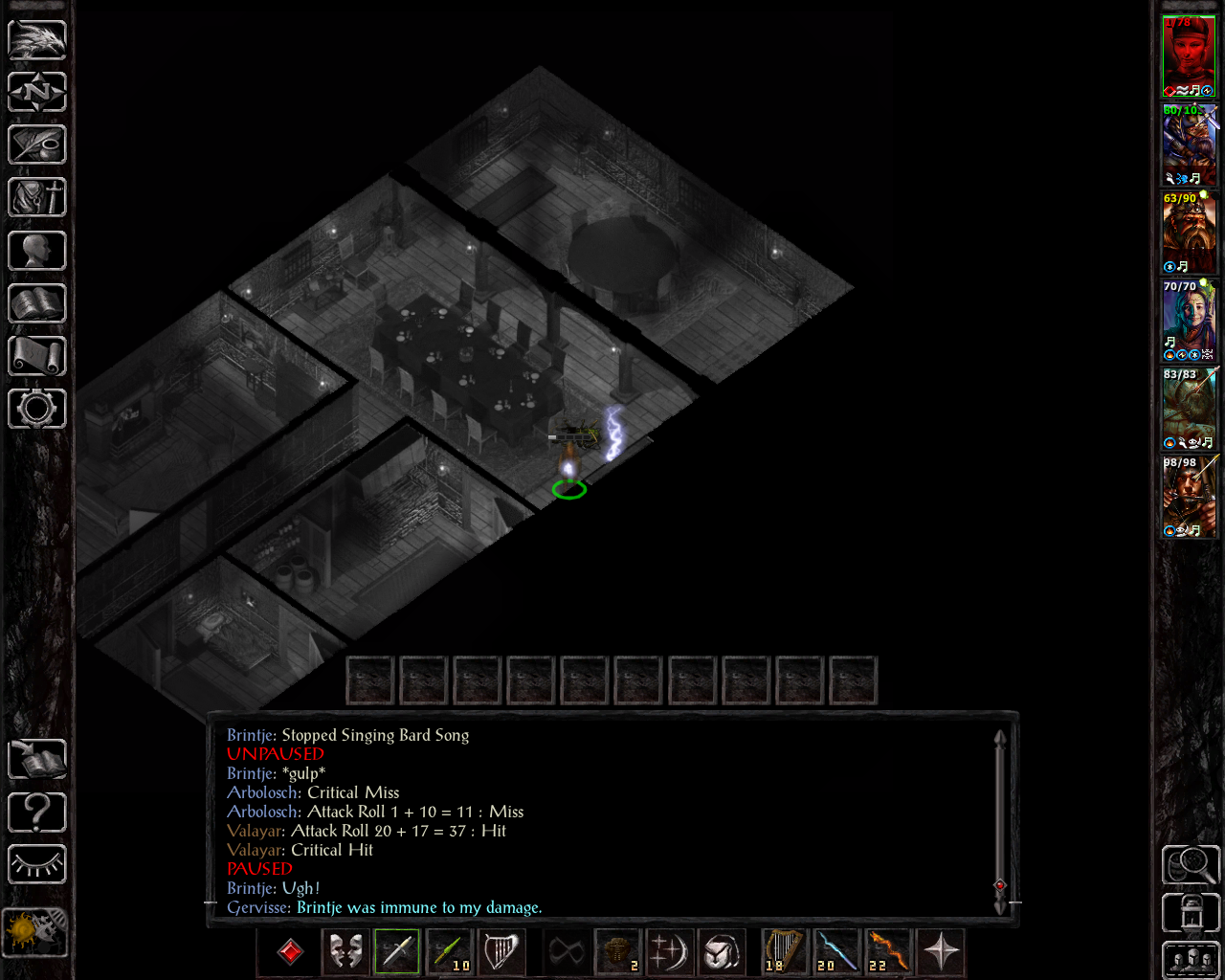The height and width of the screenshot is (980, 1225).
Task: Open the journal with the quill button
Action: click(37, 145)
